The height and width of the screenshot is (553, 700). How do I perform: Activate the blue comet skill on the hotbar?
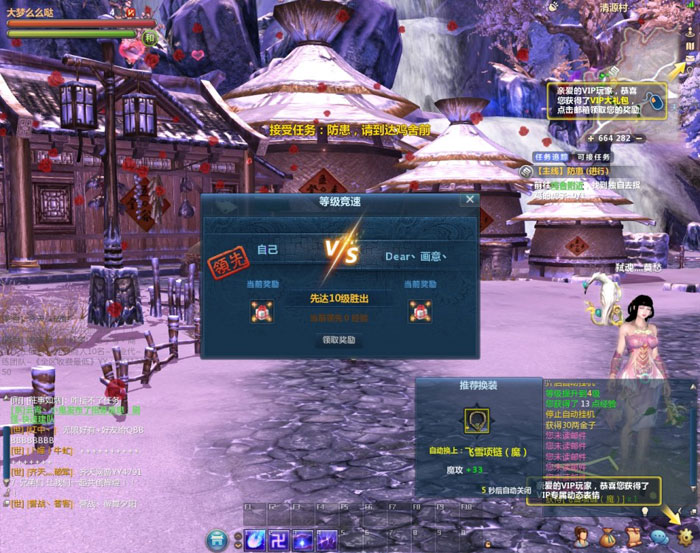tap(255, 540)
